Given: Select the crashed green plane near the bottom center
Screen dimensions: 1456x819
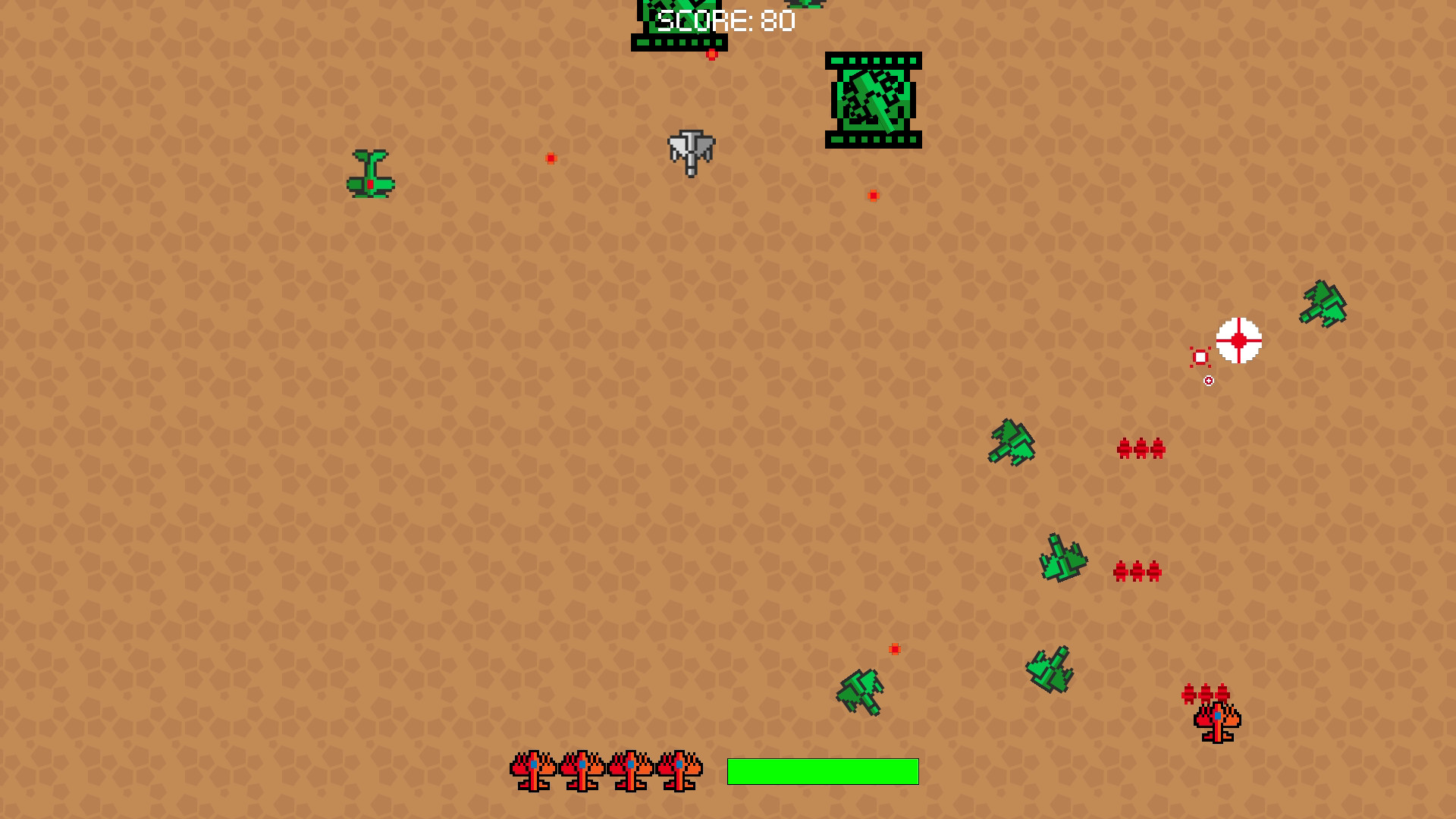Looking at the screenshot, I should tap(858, 691).
